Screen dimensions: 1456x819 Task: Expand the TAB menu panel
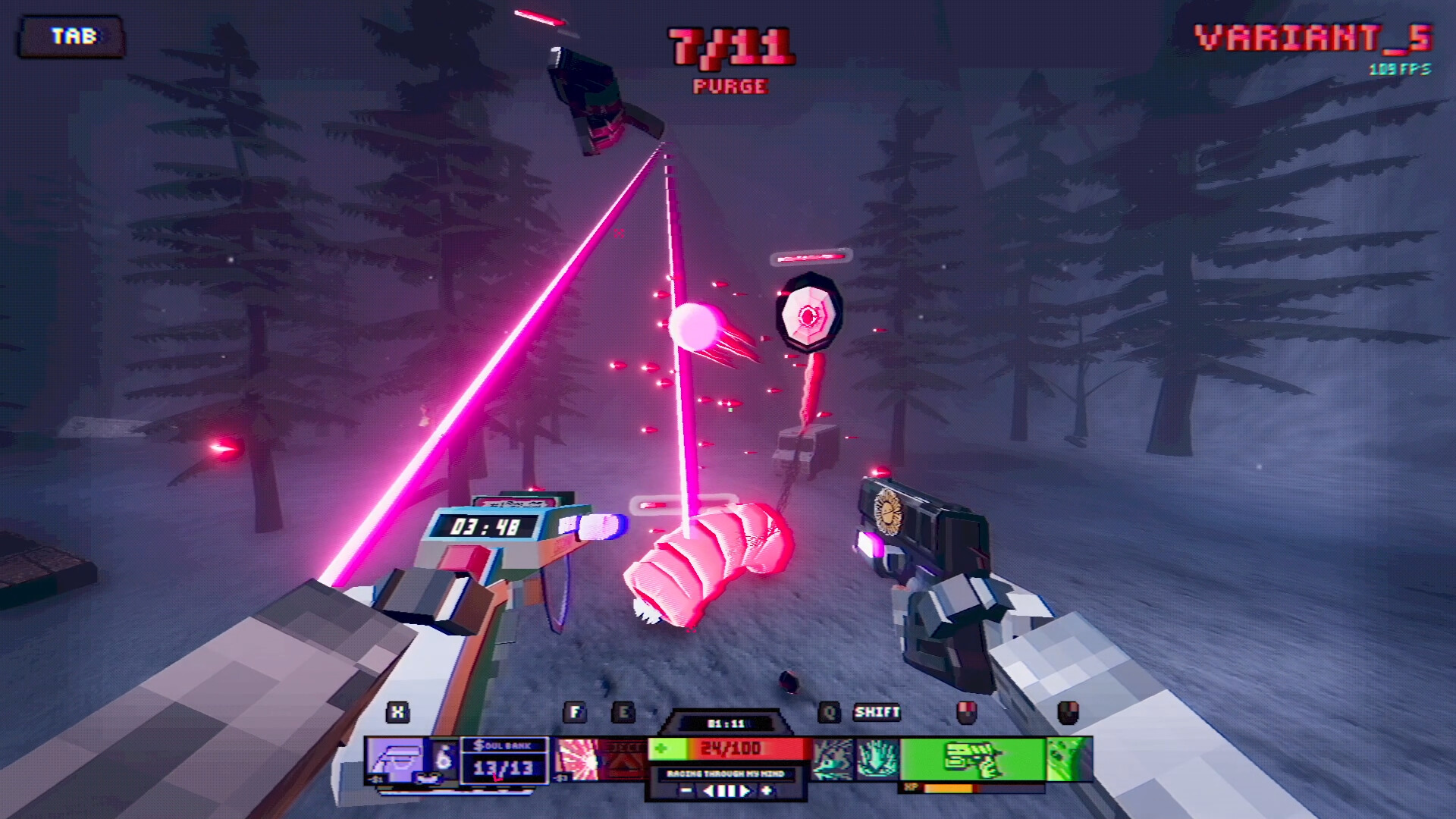[72, 34]
